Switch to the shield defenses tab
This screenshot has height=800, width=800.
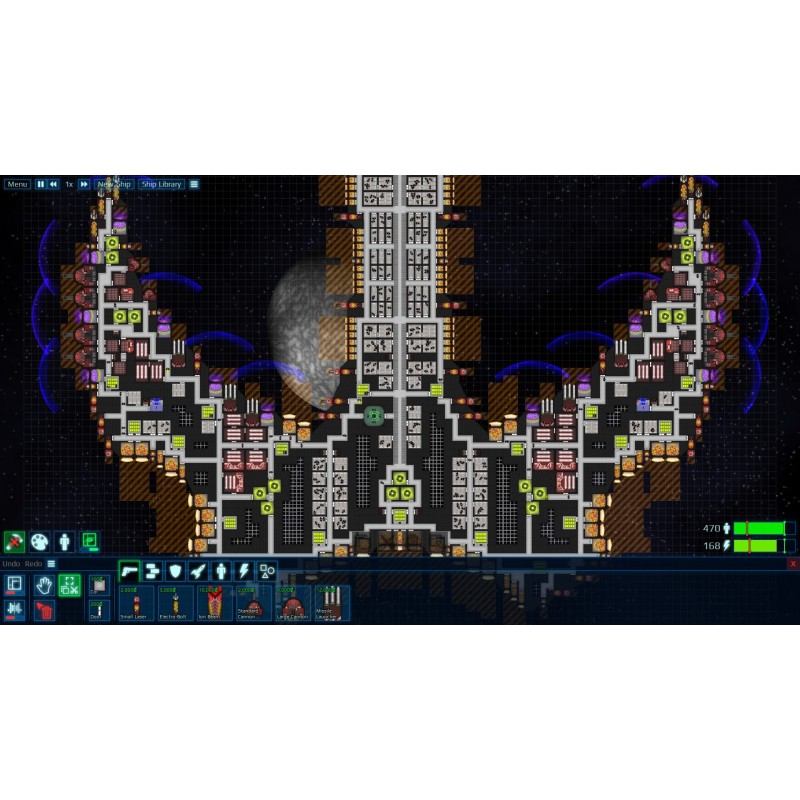pos(175,571)
